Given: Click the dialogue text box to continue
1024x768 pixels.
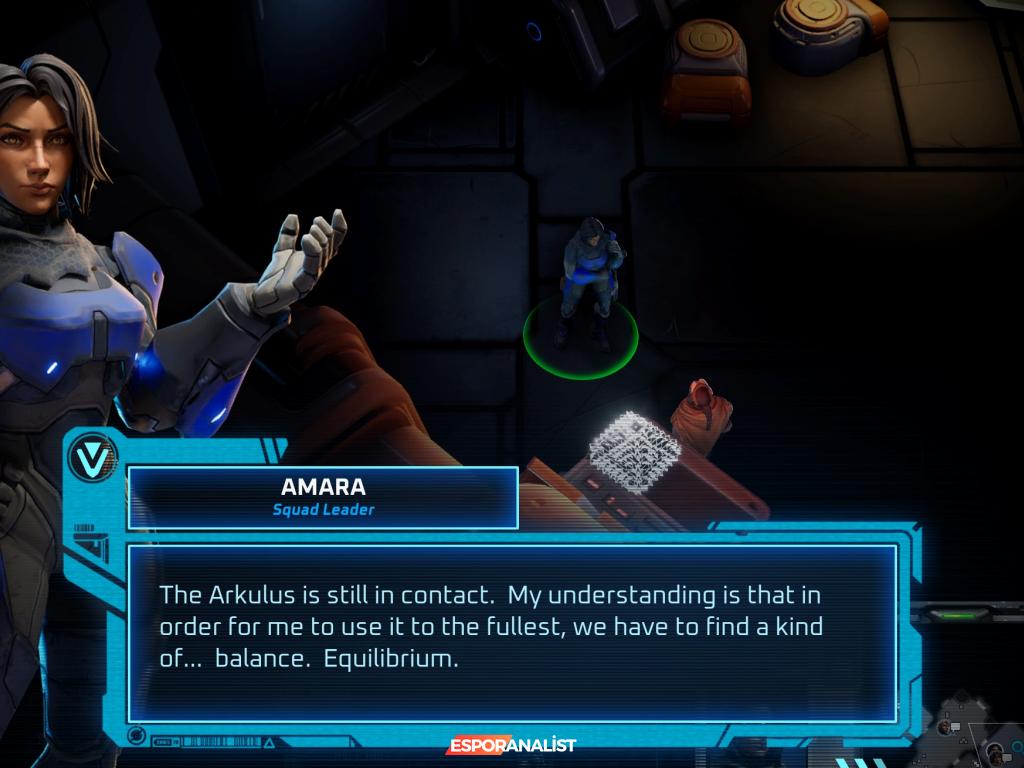Looking at the screenshot, I should [512, 632].
